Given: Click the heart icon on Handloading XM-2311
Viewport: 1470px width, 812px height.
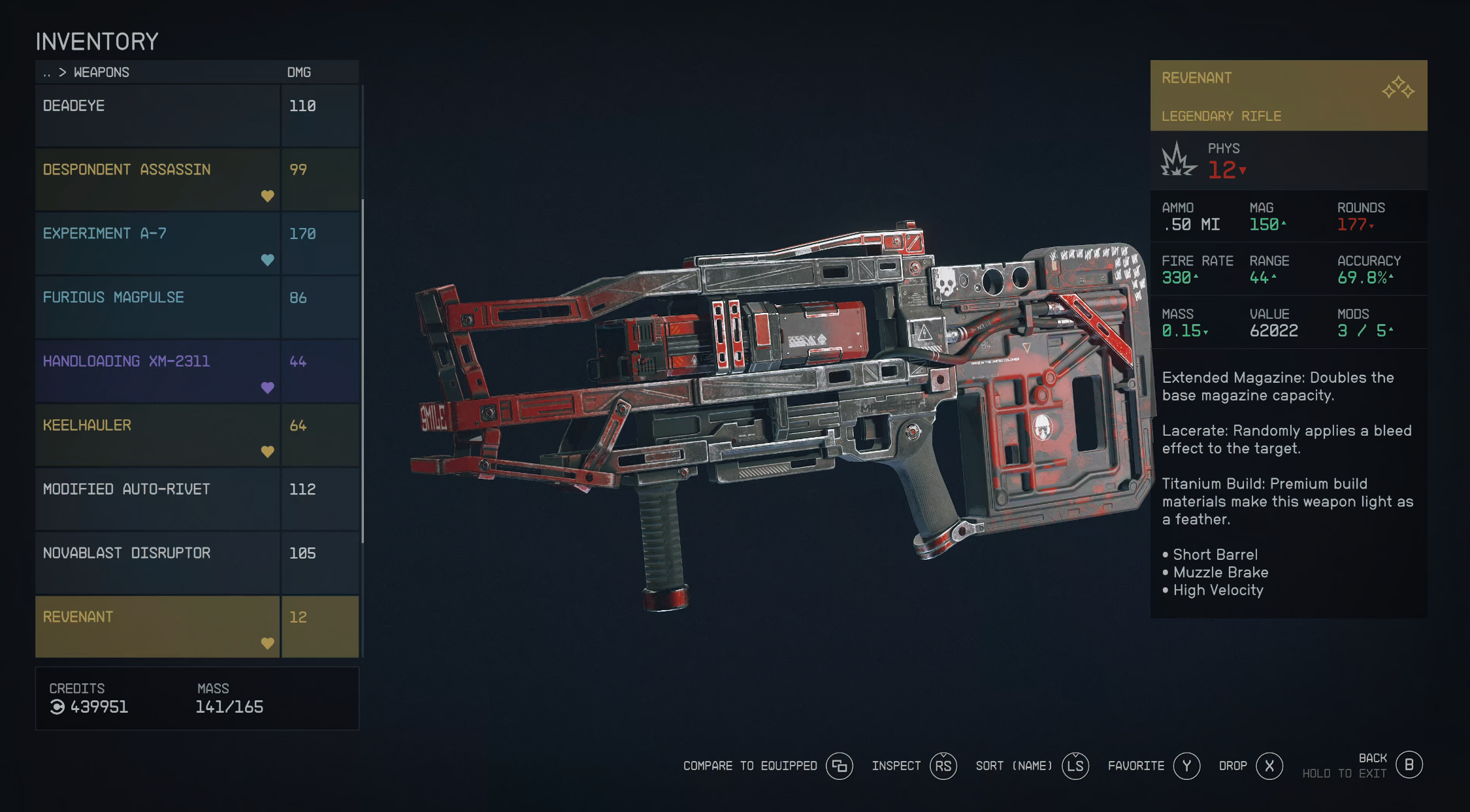Looking at the screenshot, I should [x=268, y=387].
